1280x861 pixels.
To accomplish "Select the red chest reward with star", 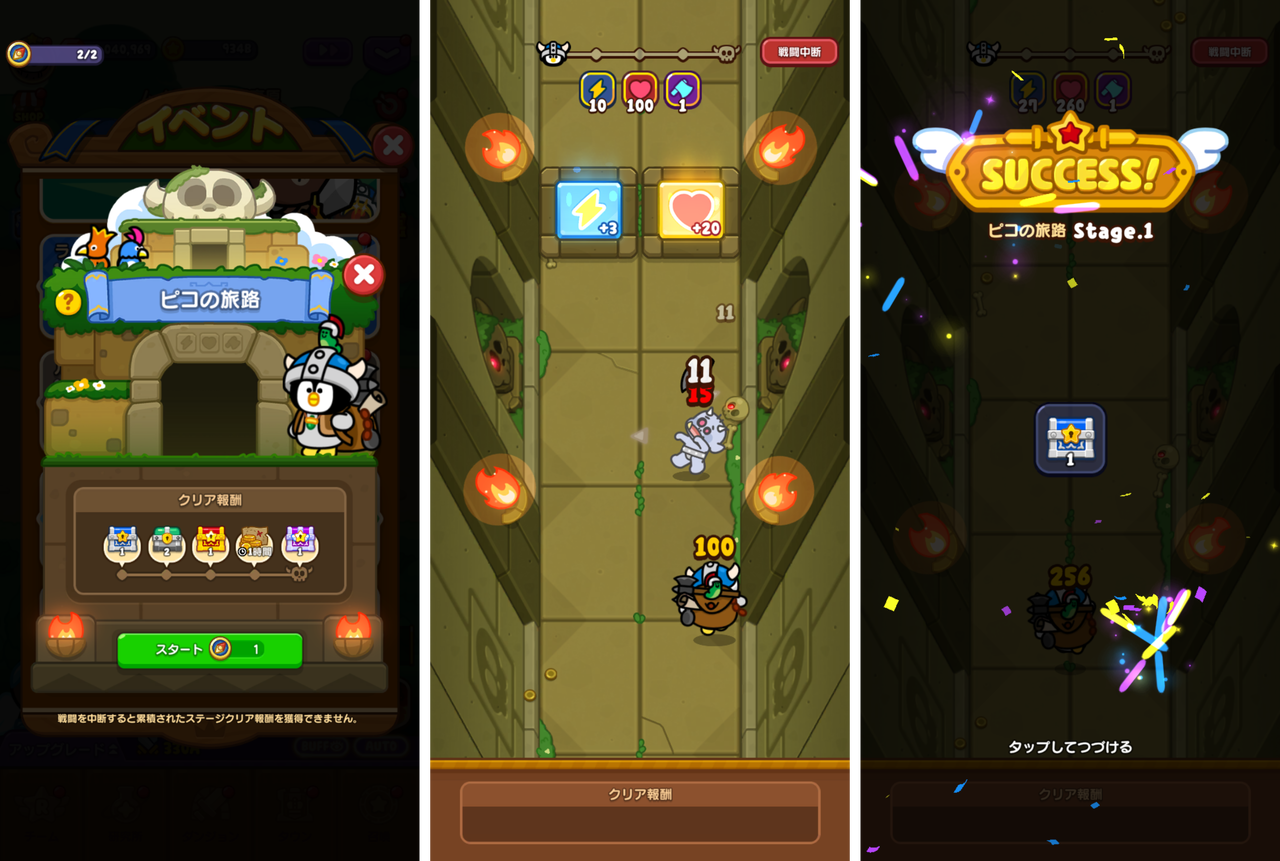I will pyautogui.click(x=210, y=541).
